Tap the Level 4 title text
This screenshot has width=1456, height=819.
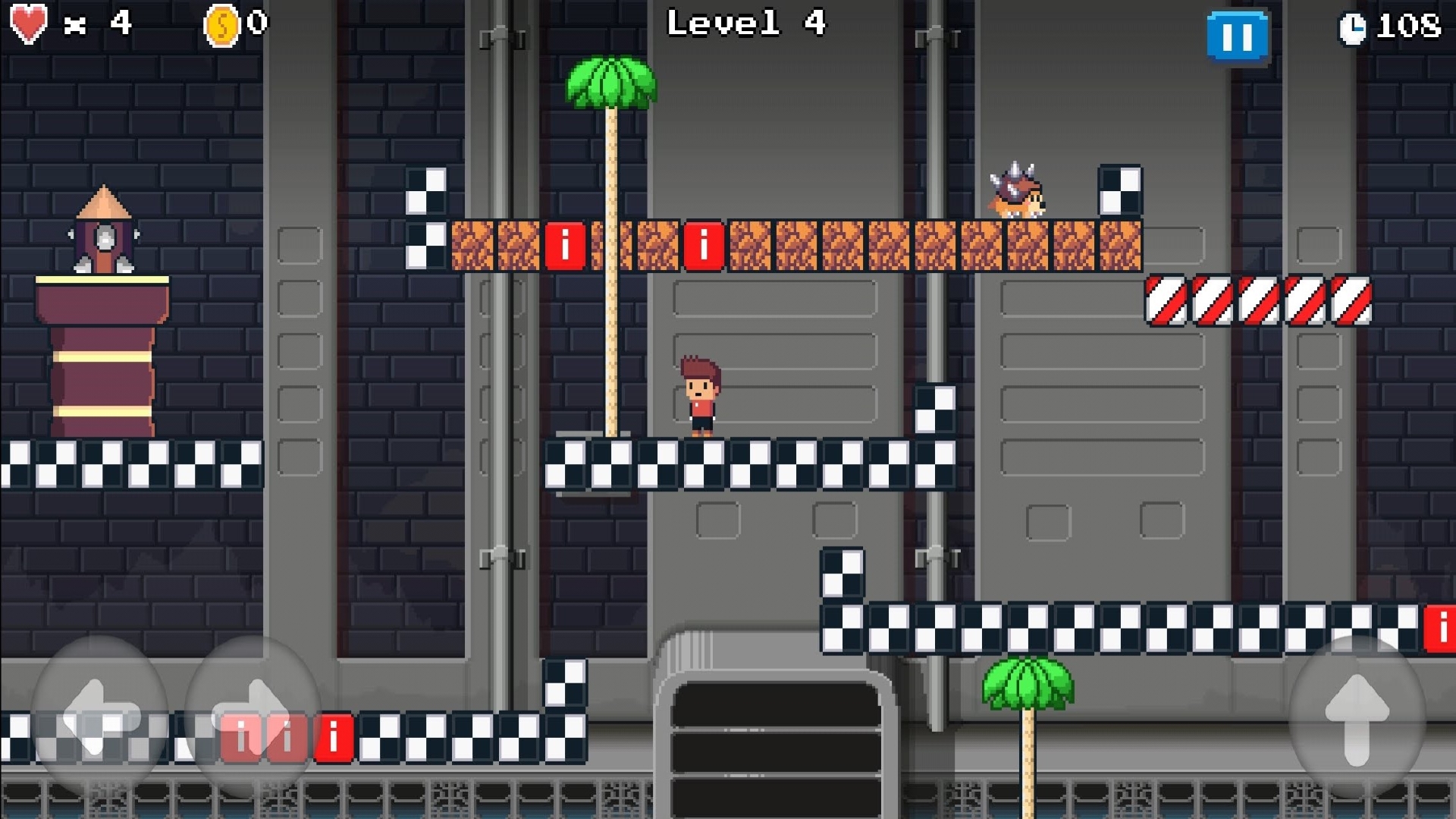coord(747,23)
